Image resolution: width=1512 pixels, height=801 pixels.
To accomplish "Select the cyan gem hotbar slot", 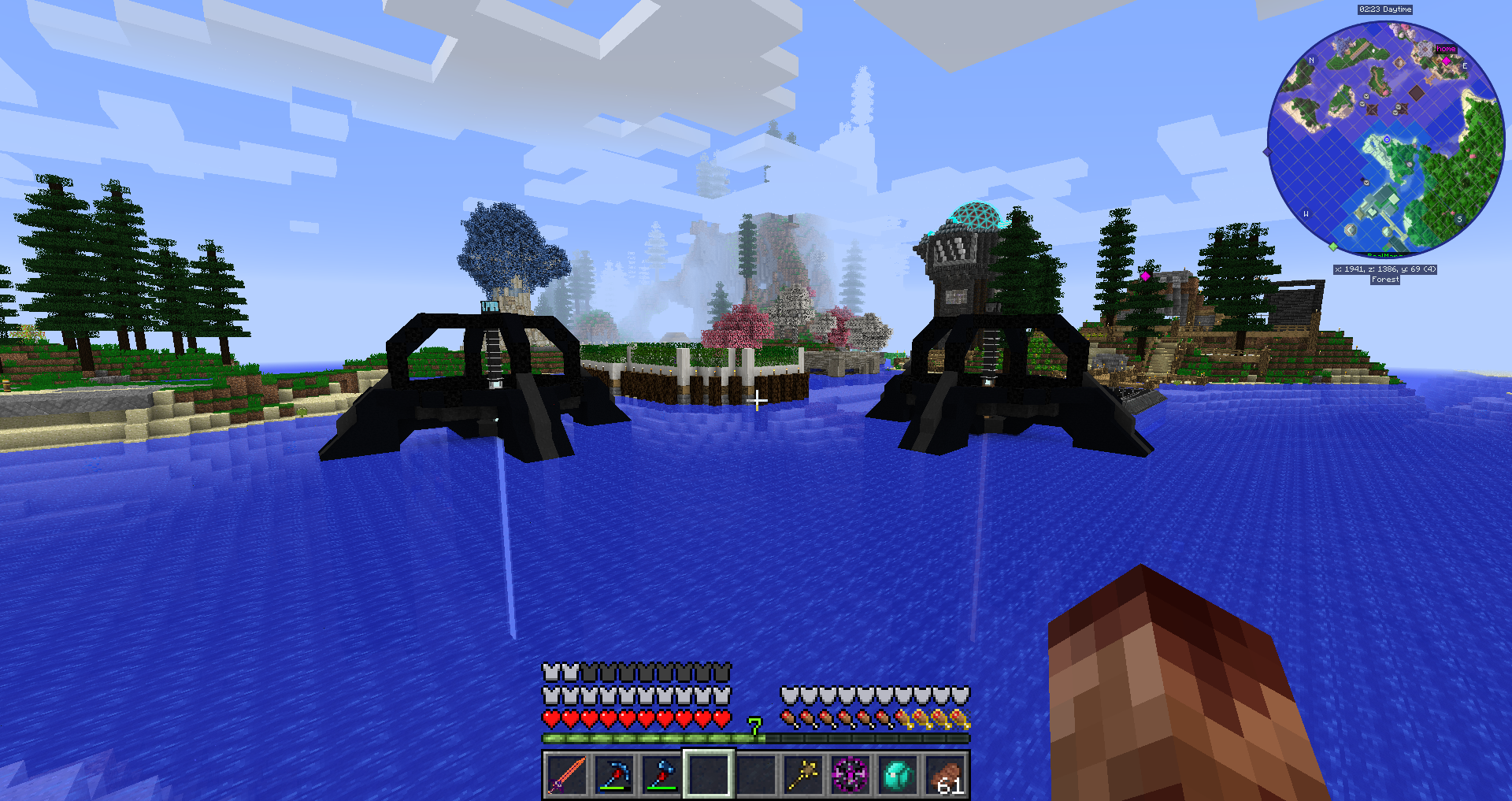I will 898,775.
